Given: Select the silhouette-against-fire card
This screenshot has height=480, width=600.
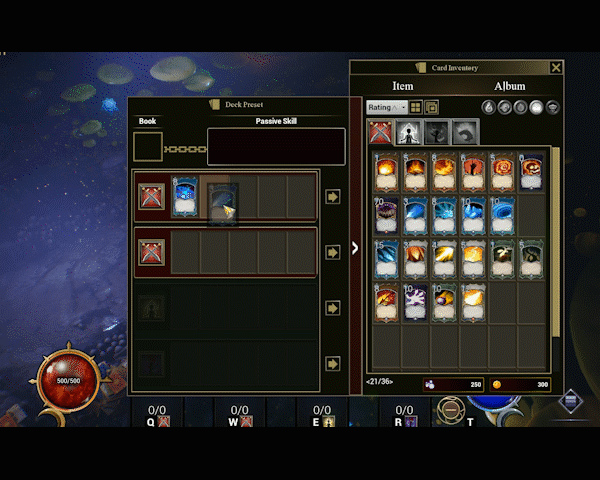Looking at the screenshot, I should [473, 171].
